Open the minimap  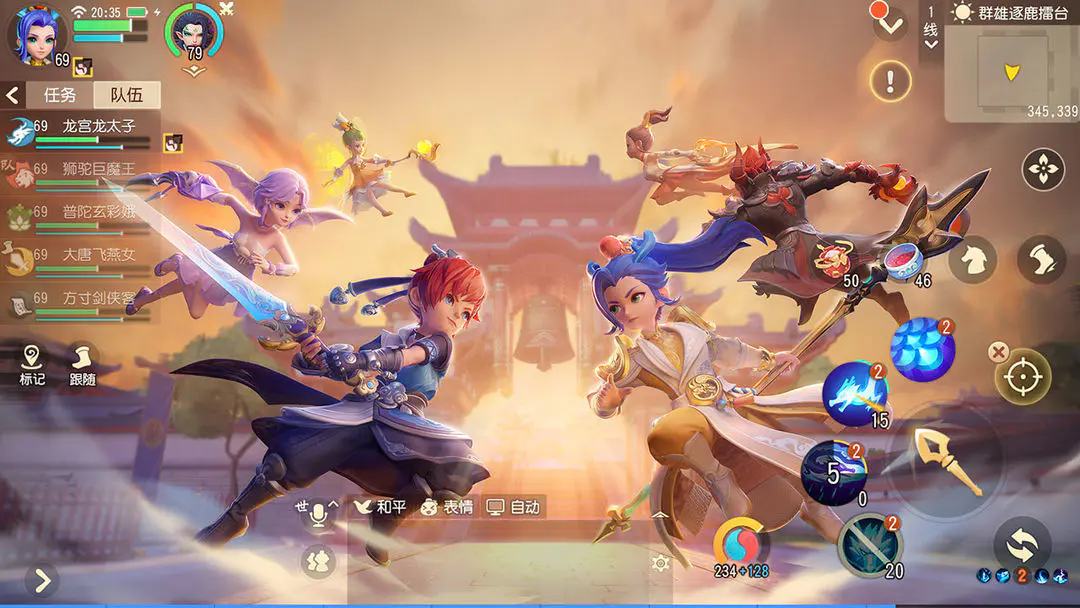pyautogui.click(x=1012, y=73)
